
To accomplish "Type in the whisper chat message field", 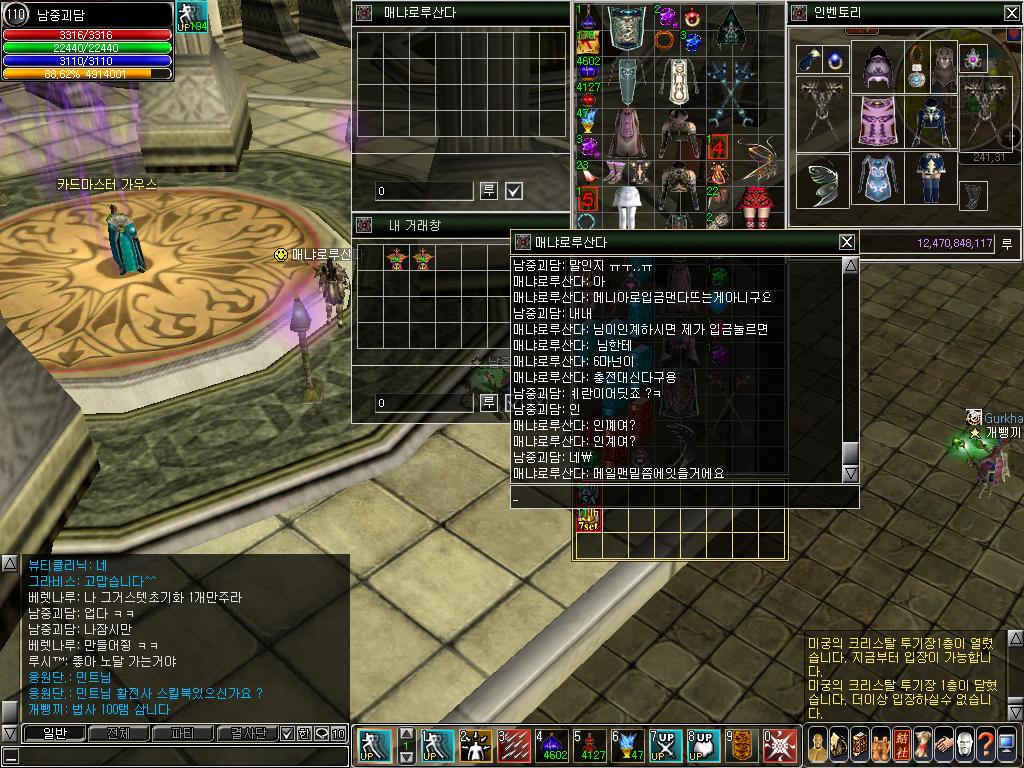I will pyautogui.click(x=680, y=497).
